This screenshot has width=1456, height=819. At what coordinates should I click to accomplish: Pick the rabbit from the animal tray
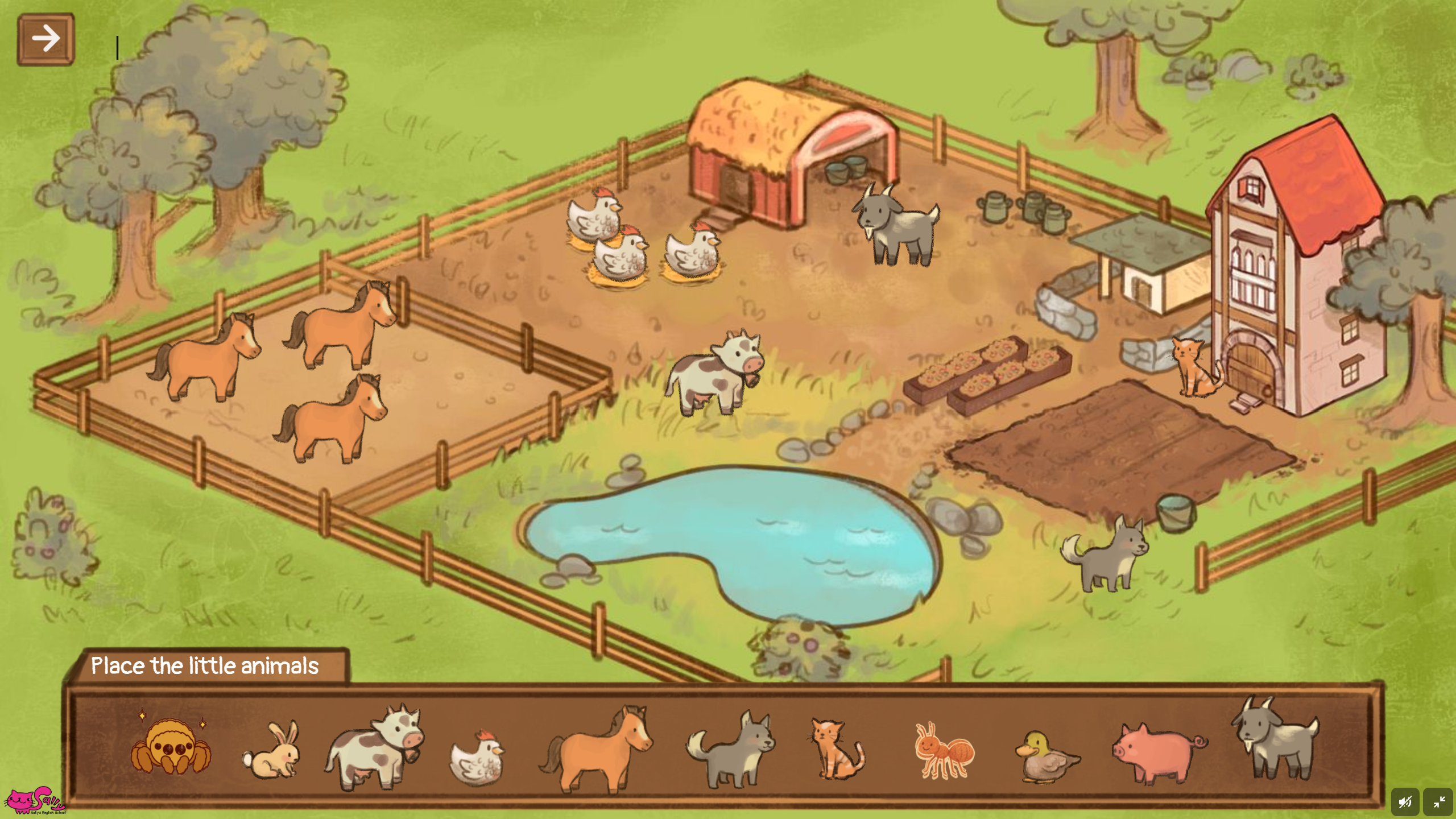click(x=272, y=751)
